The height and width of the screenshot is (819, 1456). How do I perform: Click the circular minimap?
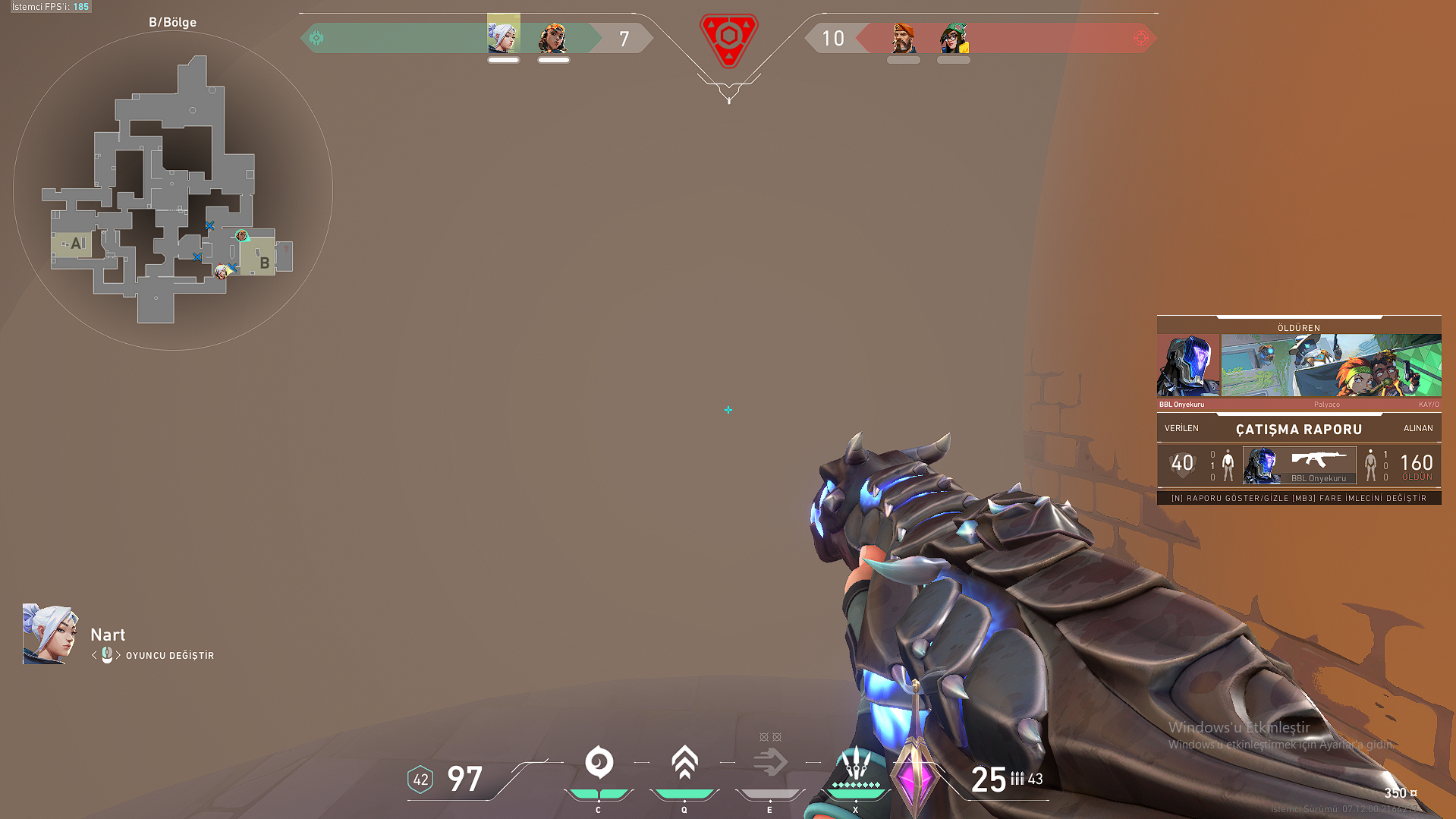coord(173,191)
